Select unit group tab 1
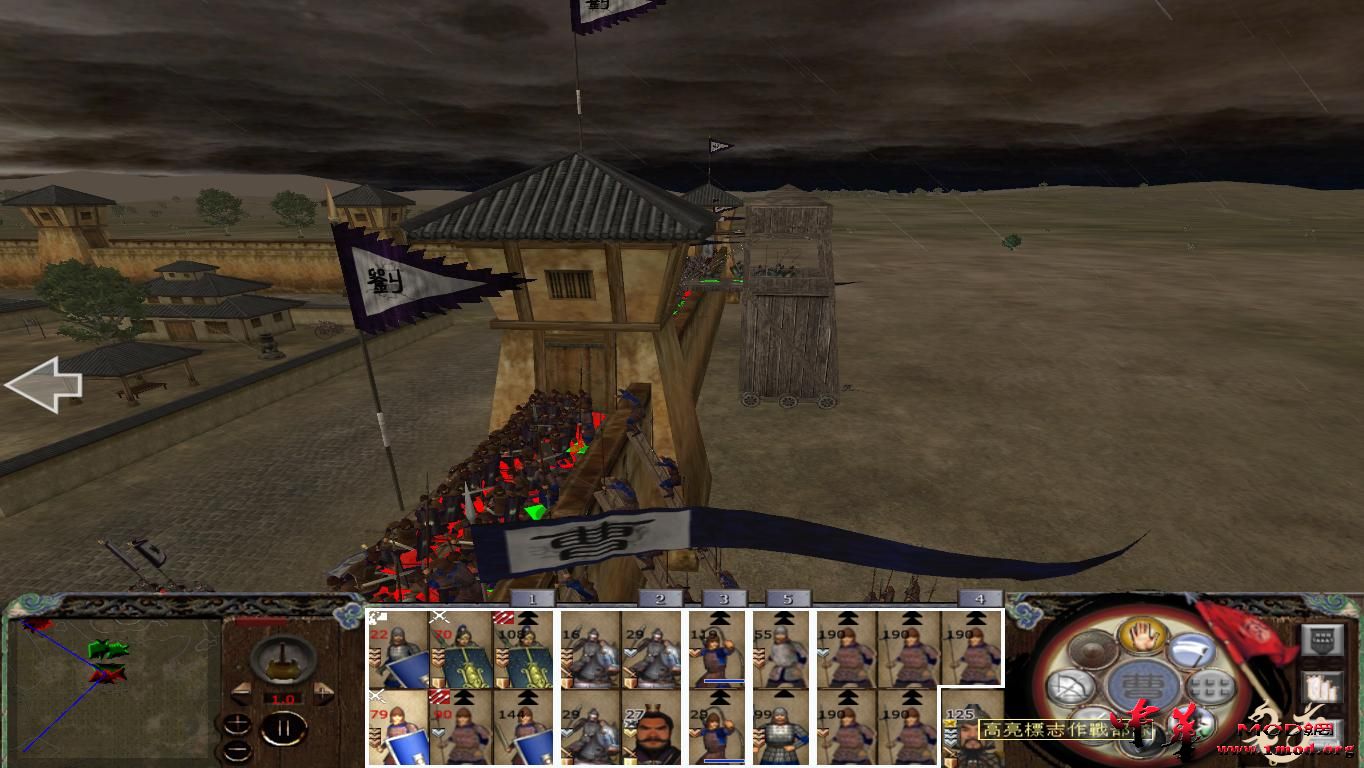 pyautogui.click(x=531, y=597)
